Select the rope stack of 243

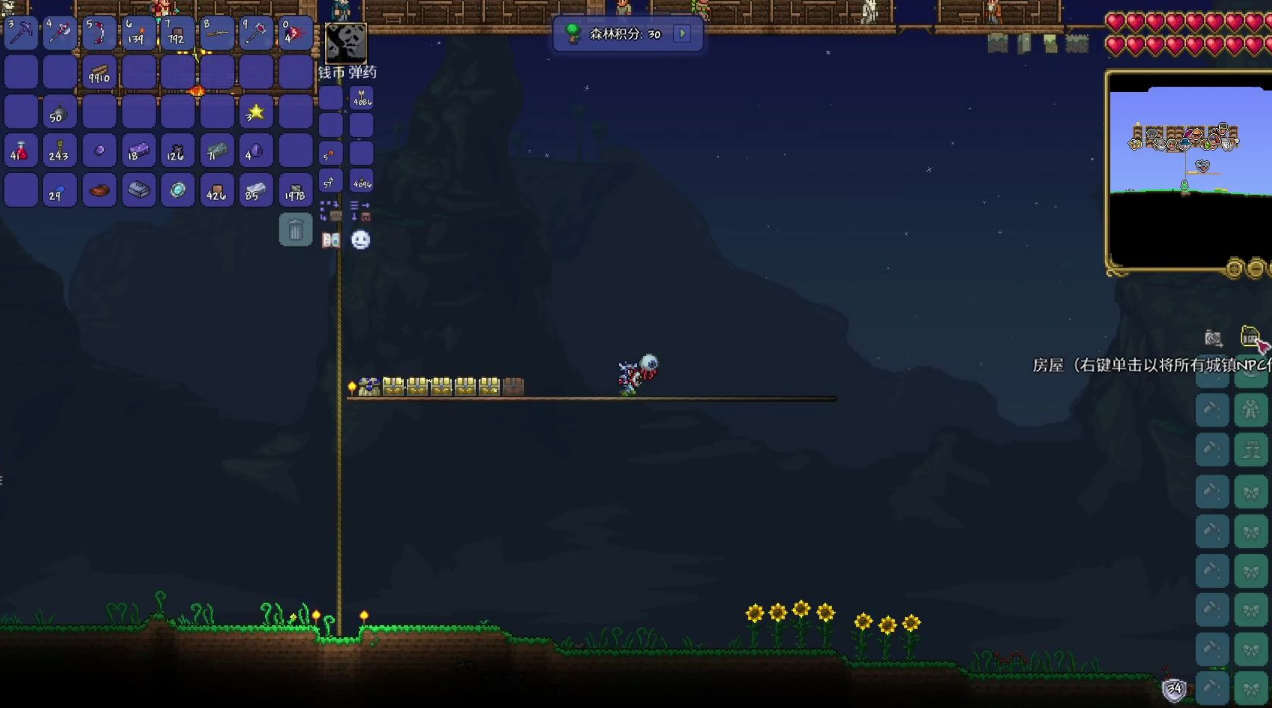[x=60, y=150]
